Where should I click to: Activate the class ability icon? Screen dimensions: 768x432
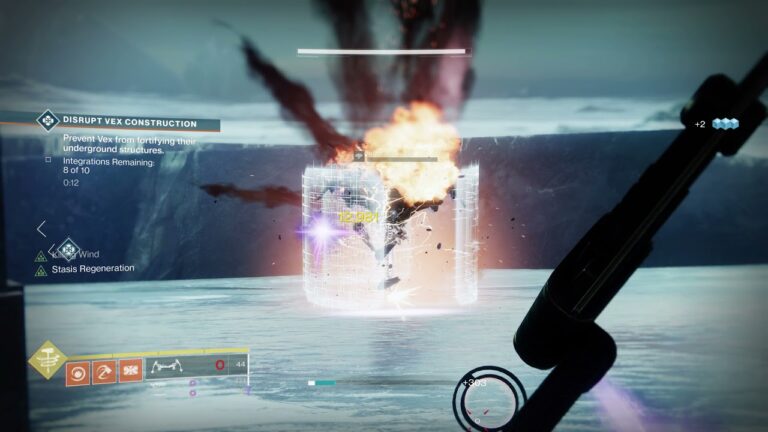[130, 373]
